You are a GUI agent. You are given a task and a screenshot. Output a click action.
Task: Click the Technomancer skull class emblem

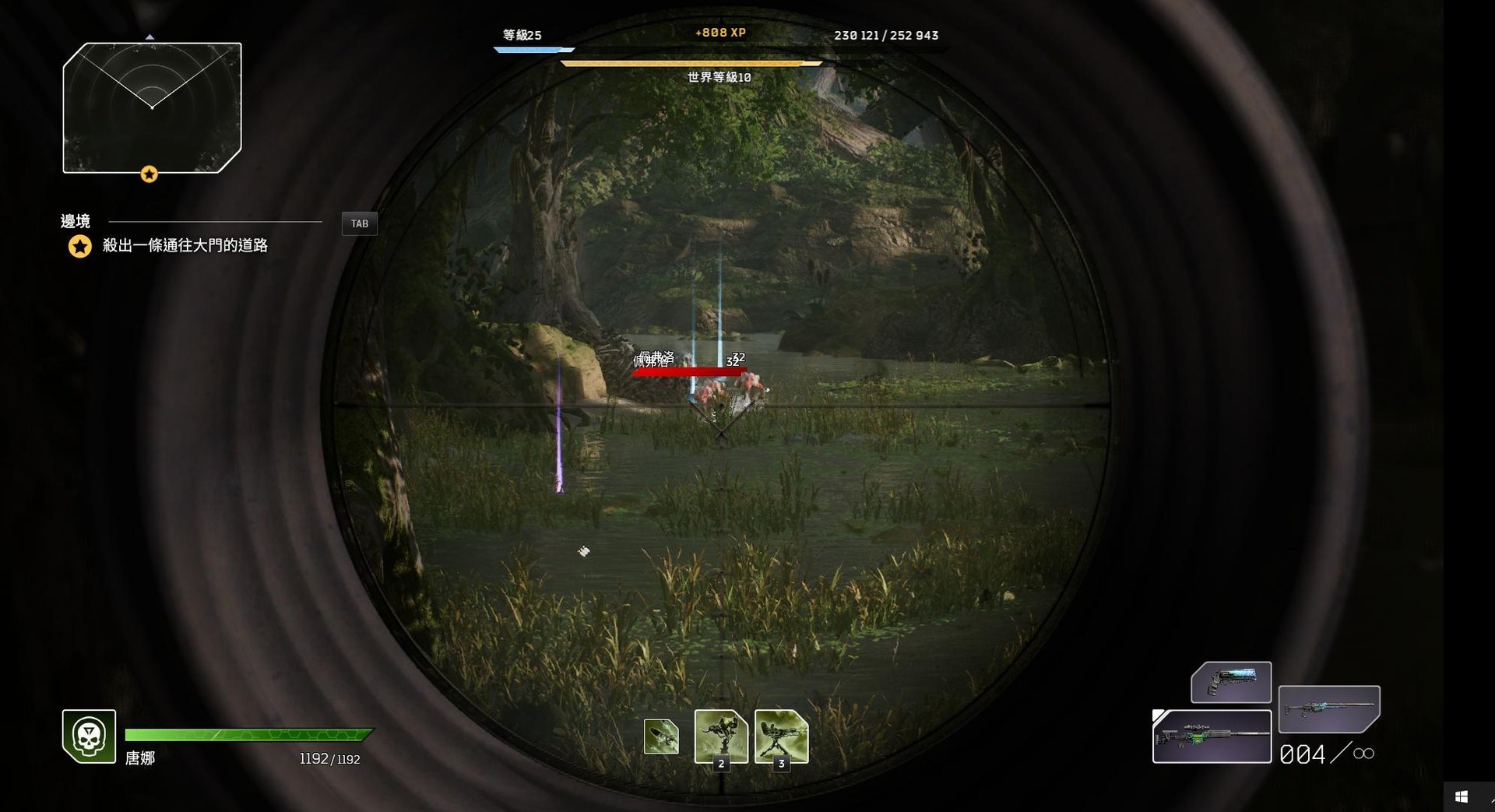90,736
